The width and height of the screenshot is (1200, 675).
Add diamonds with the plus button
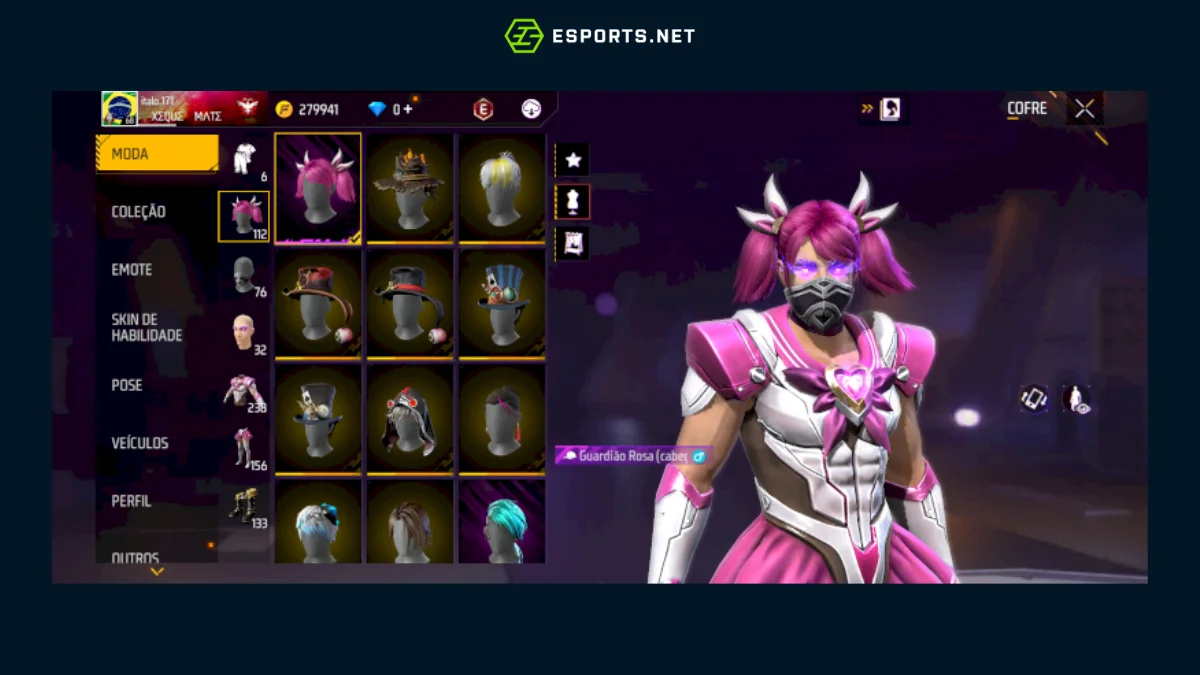[x=407, y=109]
